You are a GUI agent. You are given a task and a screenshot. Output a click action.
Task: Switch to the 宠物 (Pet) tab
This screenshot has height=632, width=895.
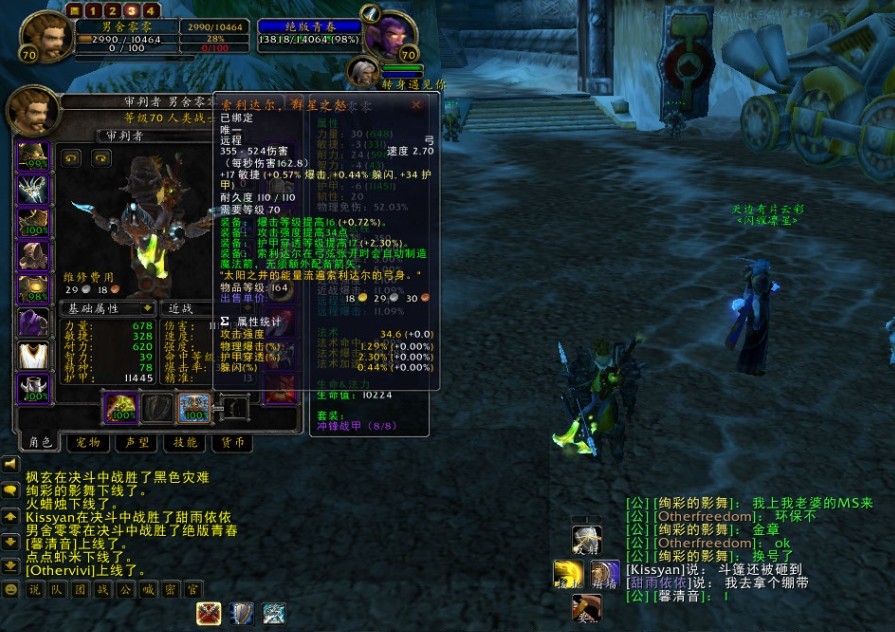pos(88,442)
